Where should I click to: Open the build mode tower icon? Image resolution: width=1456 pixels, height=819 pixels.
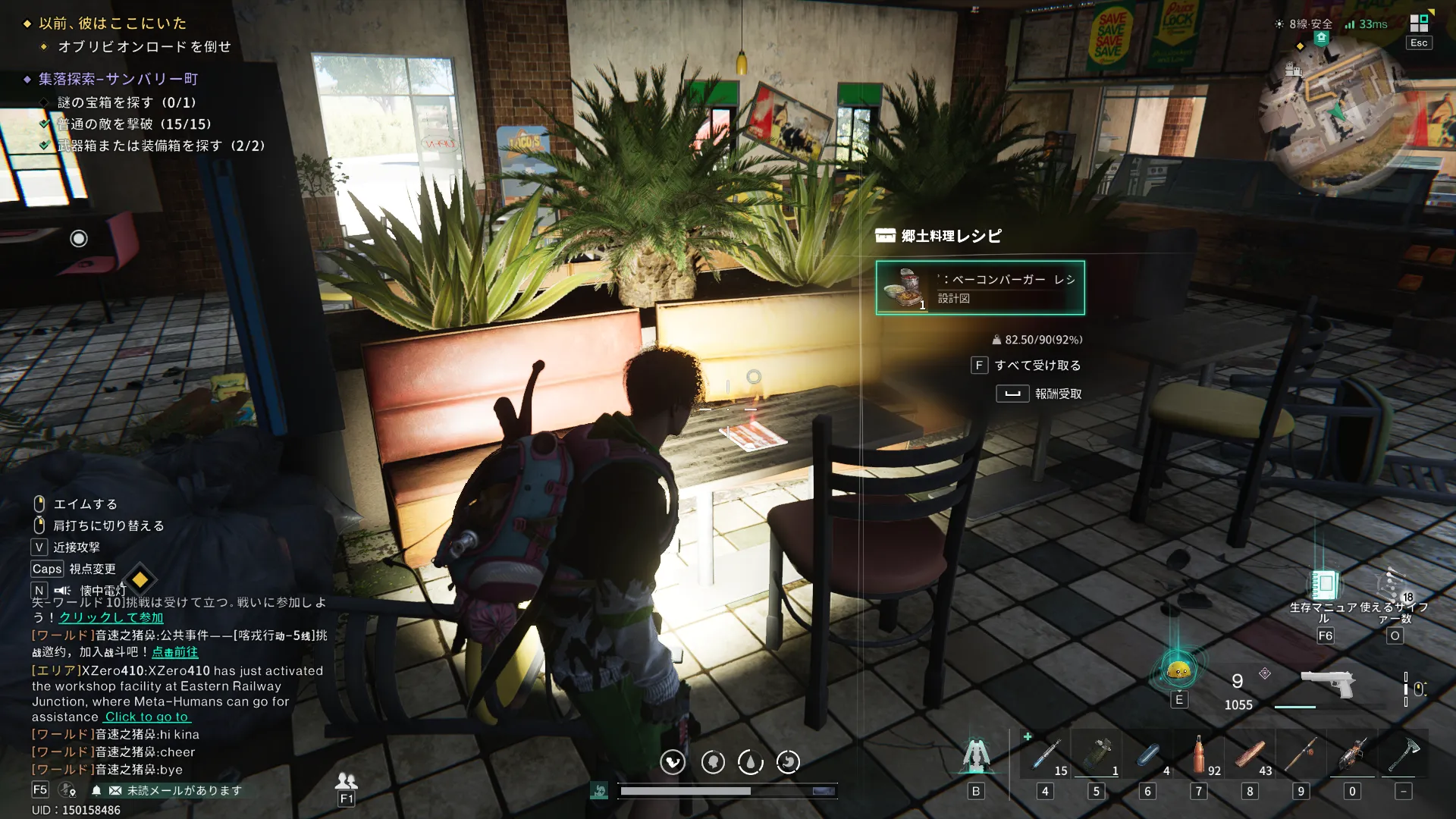point(976,755)
